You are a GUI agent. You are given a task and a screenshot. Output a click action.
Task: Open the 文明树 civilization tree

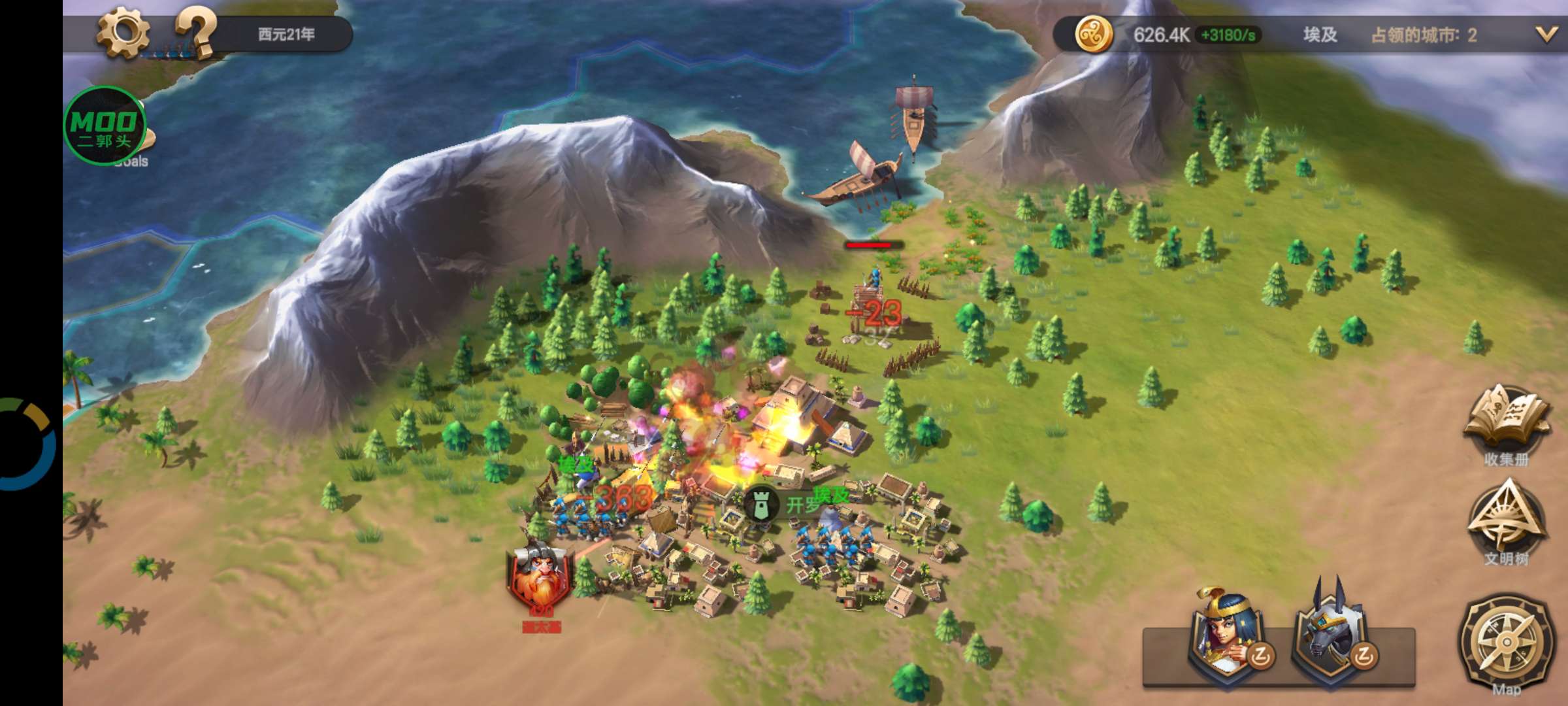[1506, 521]
